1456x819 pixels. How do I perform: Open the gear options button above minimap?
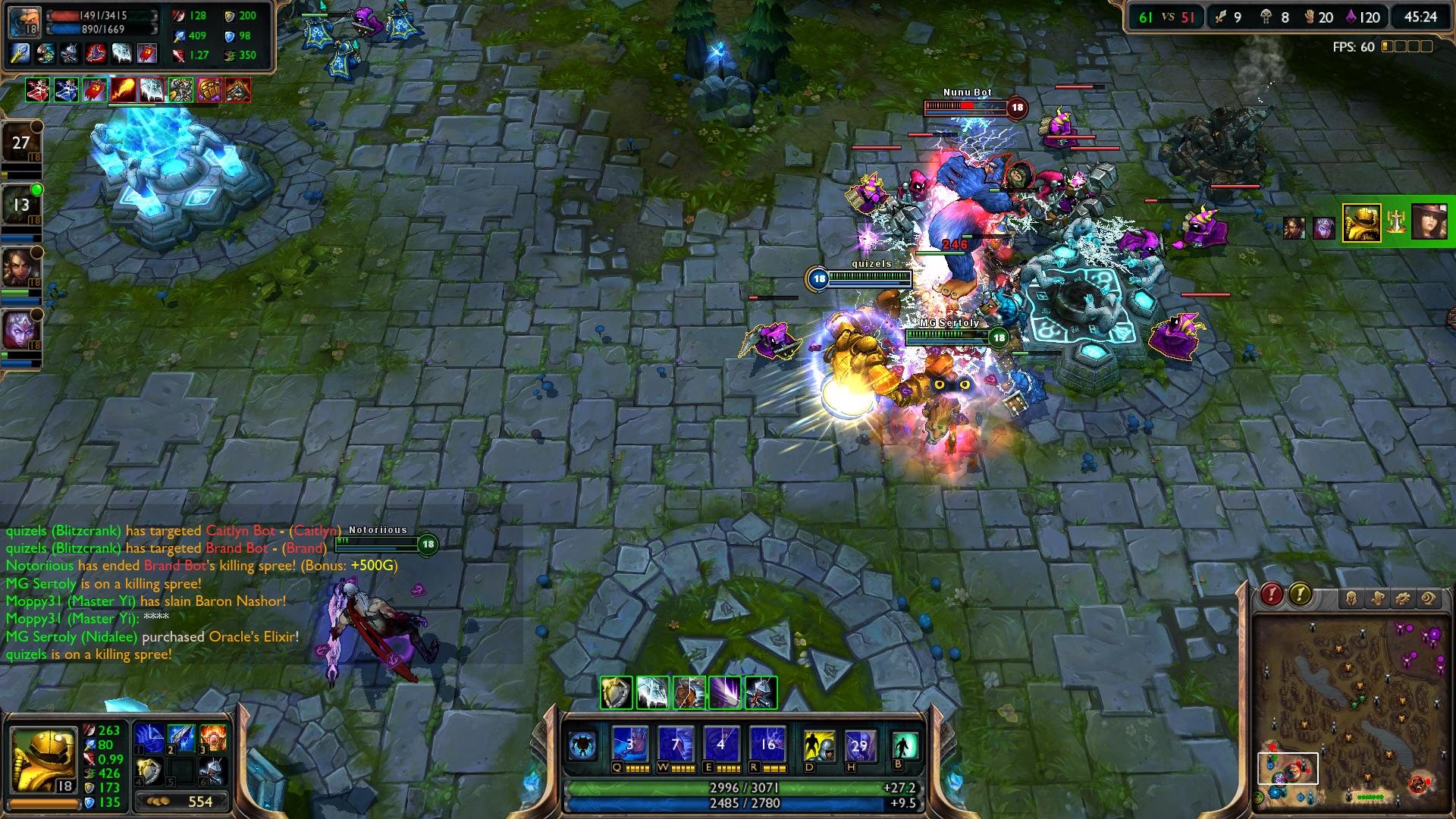(1403, 599)
